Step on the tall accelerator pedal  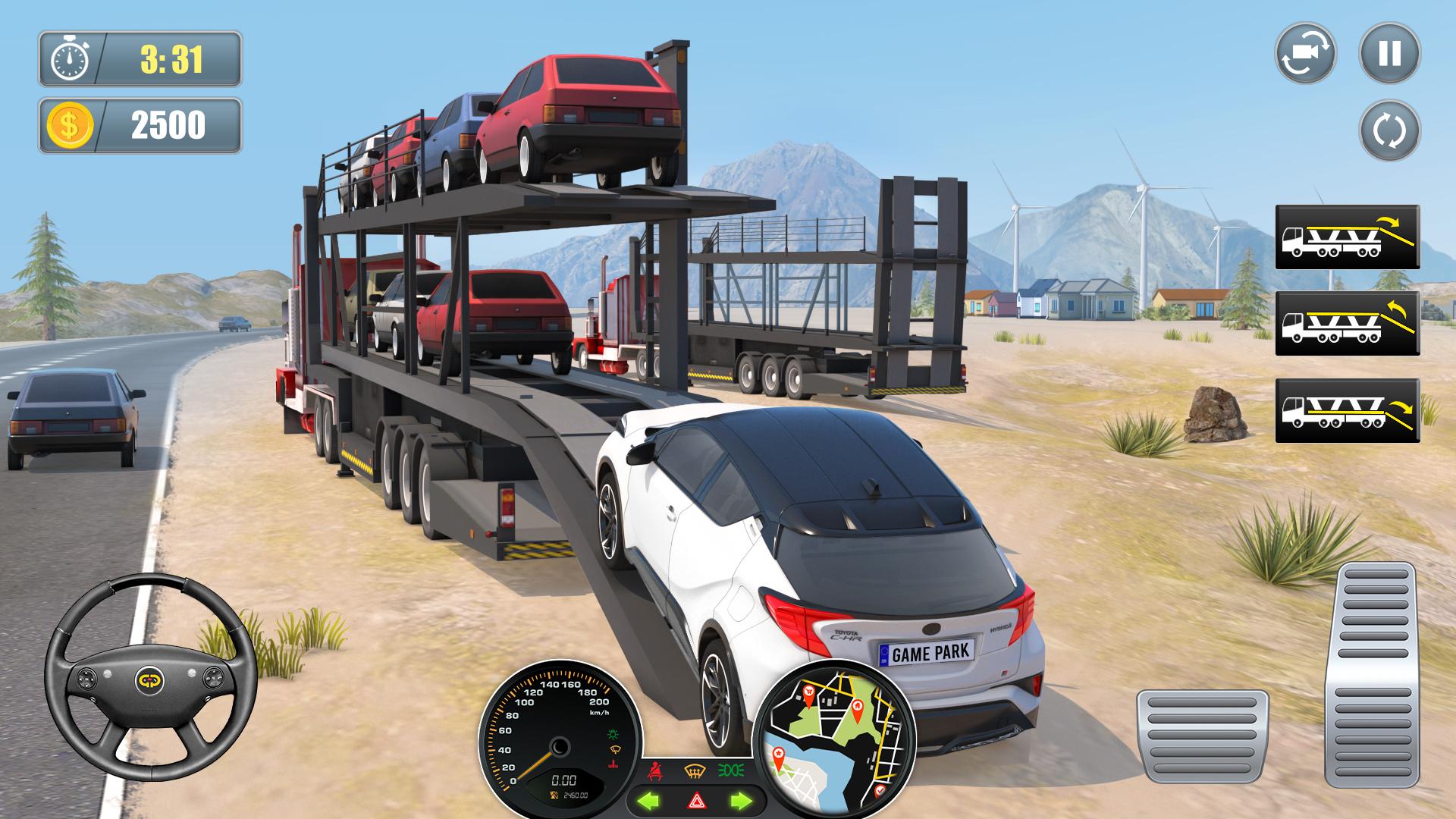(x=1370, y=675)
